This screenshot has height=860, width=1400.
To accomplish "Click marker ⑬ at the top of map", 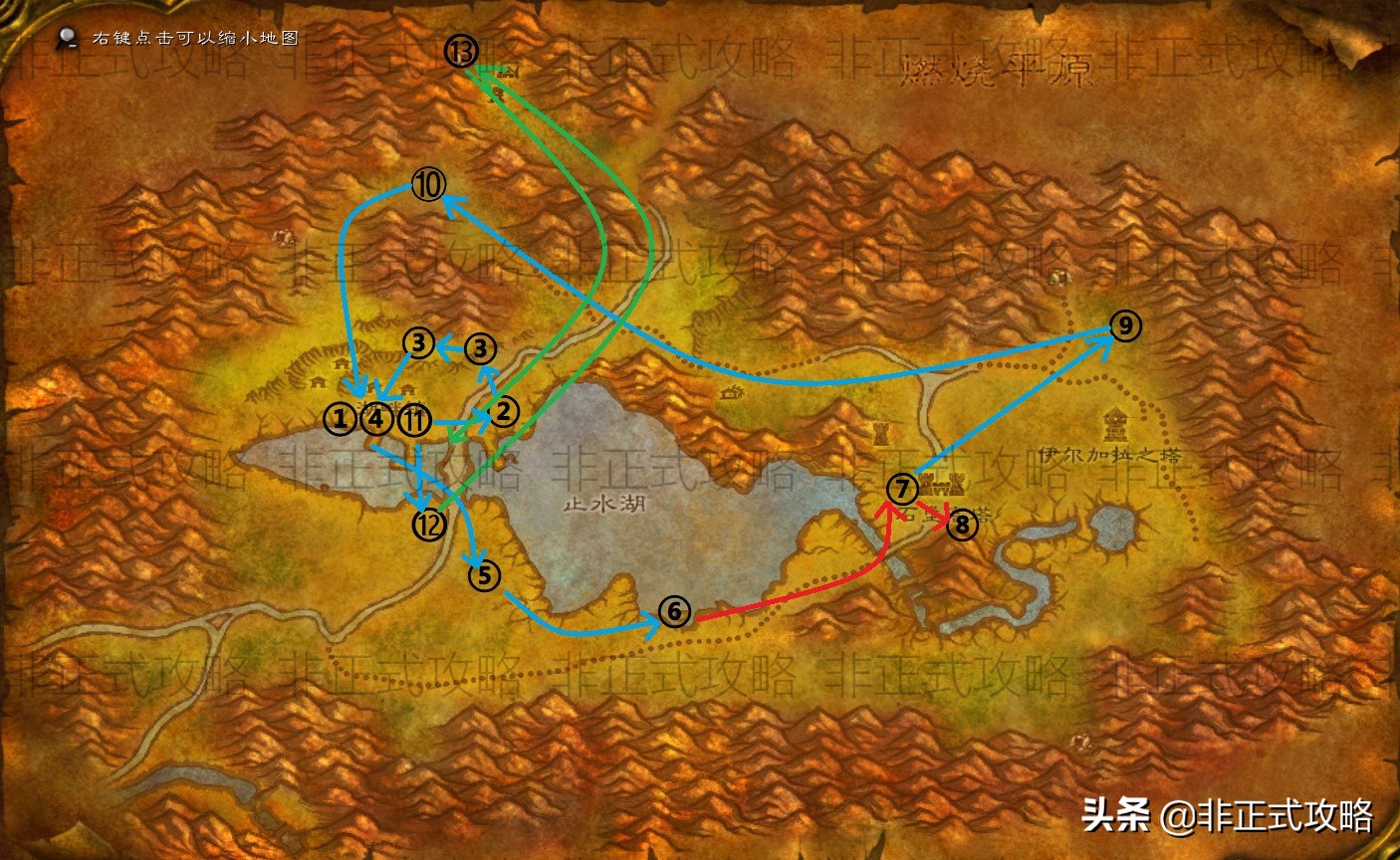I will (460, 52).
